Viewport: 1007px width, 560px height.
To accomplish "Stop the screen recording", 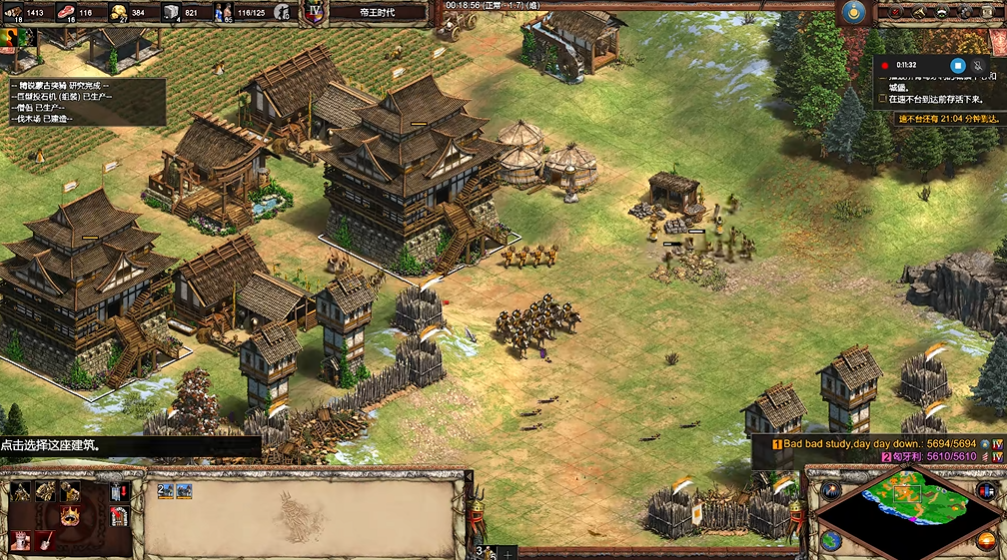I will (x=957, y=65).
